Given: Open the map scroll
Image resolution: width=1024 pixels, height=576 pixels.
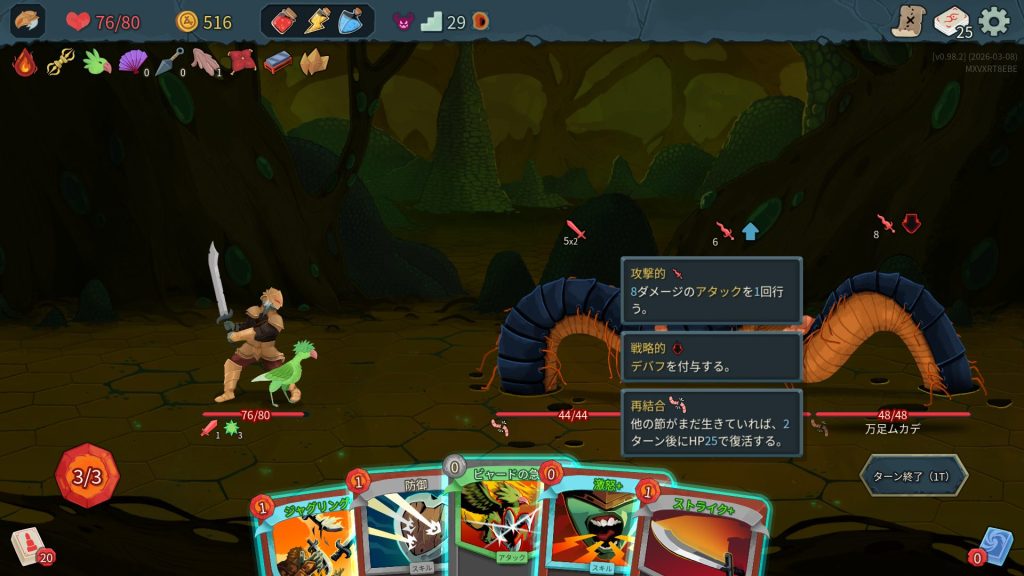Looking at the screenshot, I should coord(908,21).
